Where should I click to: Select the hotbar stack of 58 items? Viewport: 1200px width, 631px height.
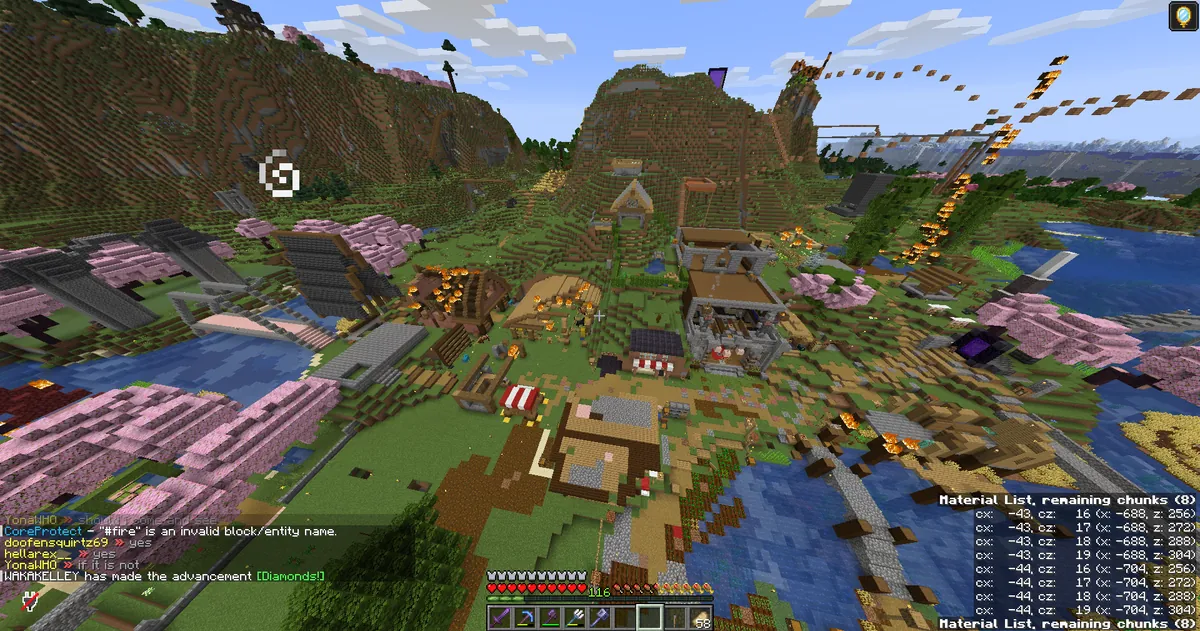coord(697,618)
